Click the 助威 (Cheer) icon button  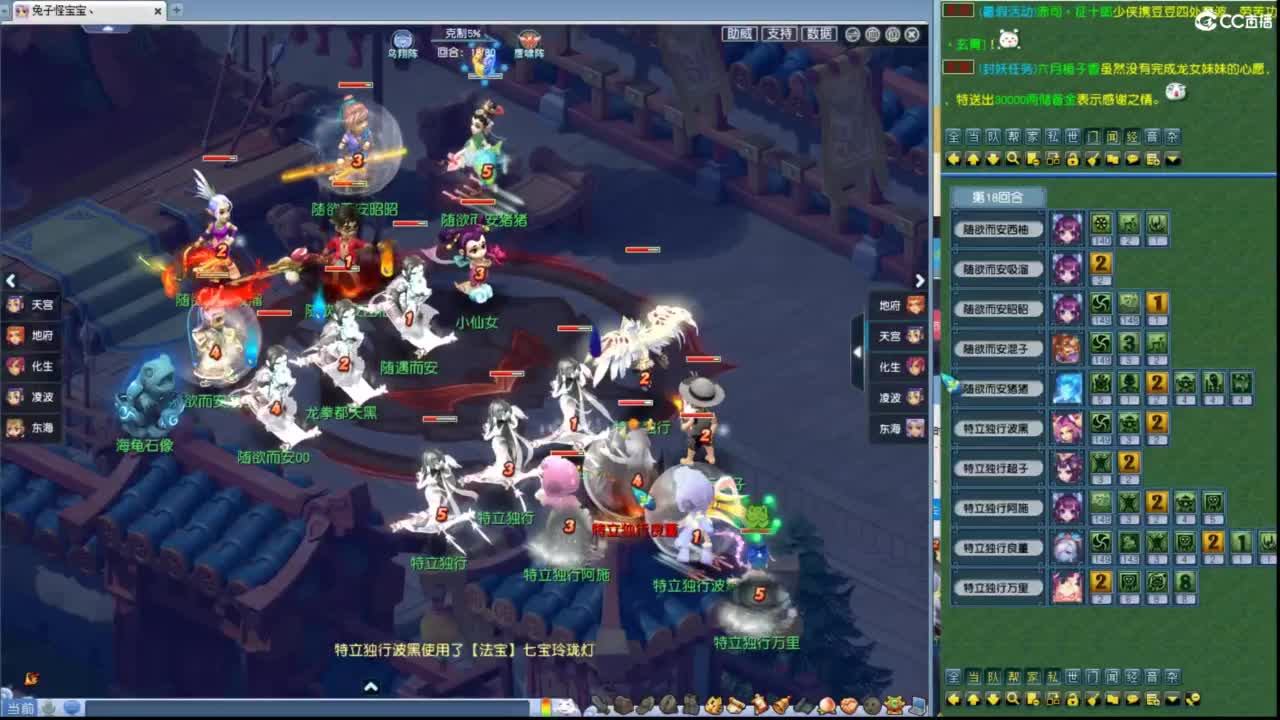(742, 33)
